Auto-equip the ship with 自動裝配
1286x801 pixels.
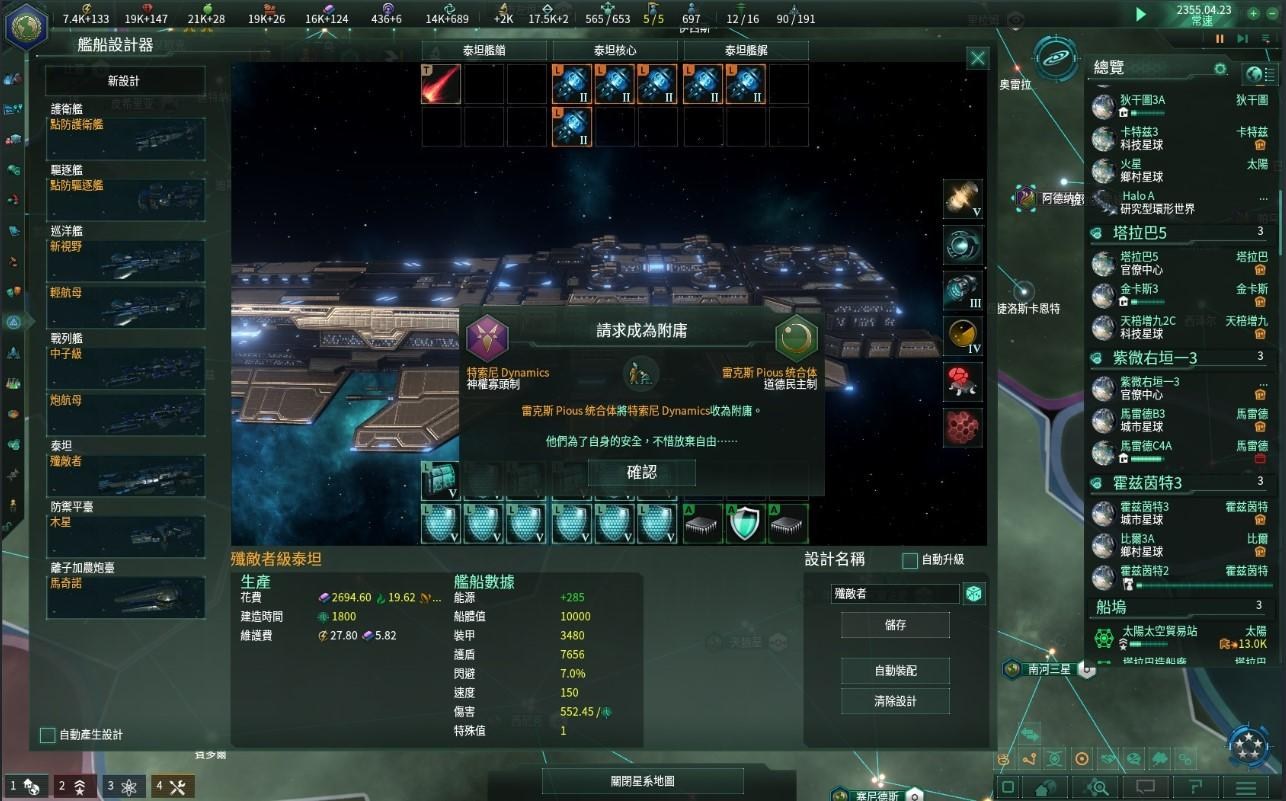pos(895,670)
